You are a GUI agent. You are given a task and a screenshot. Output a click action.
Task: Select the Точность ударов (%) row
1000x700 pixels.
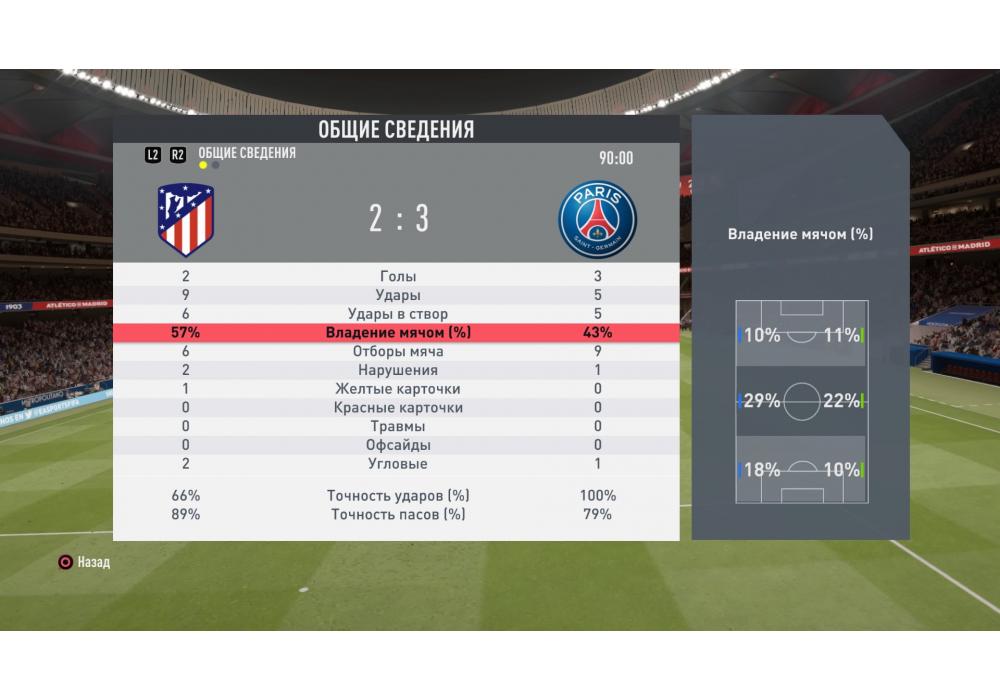point(398,496)
